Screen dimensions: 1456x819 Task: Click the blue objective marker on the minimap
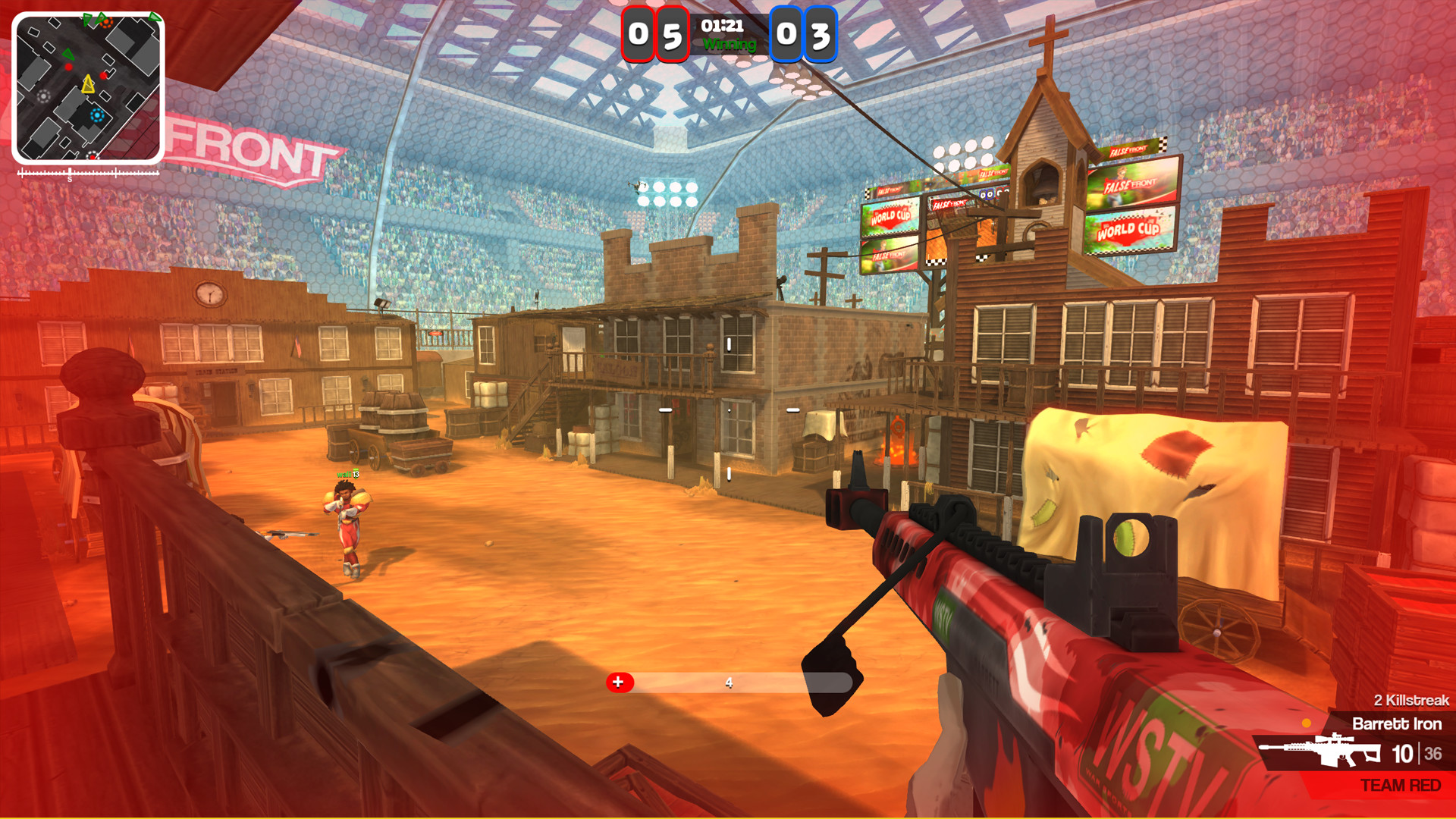pos(97,115)
